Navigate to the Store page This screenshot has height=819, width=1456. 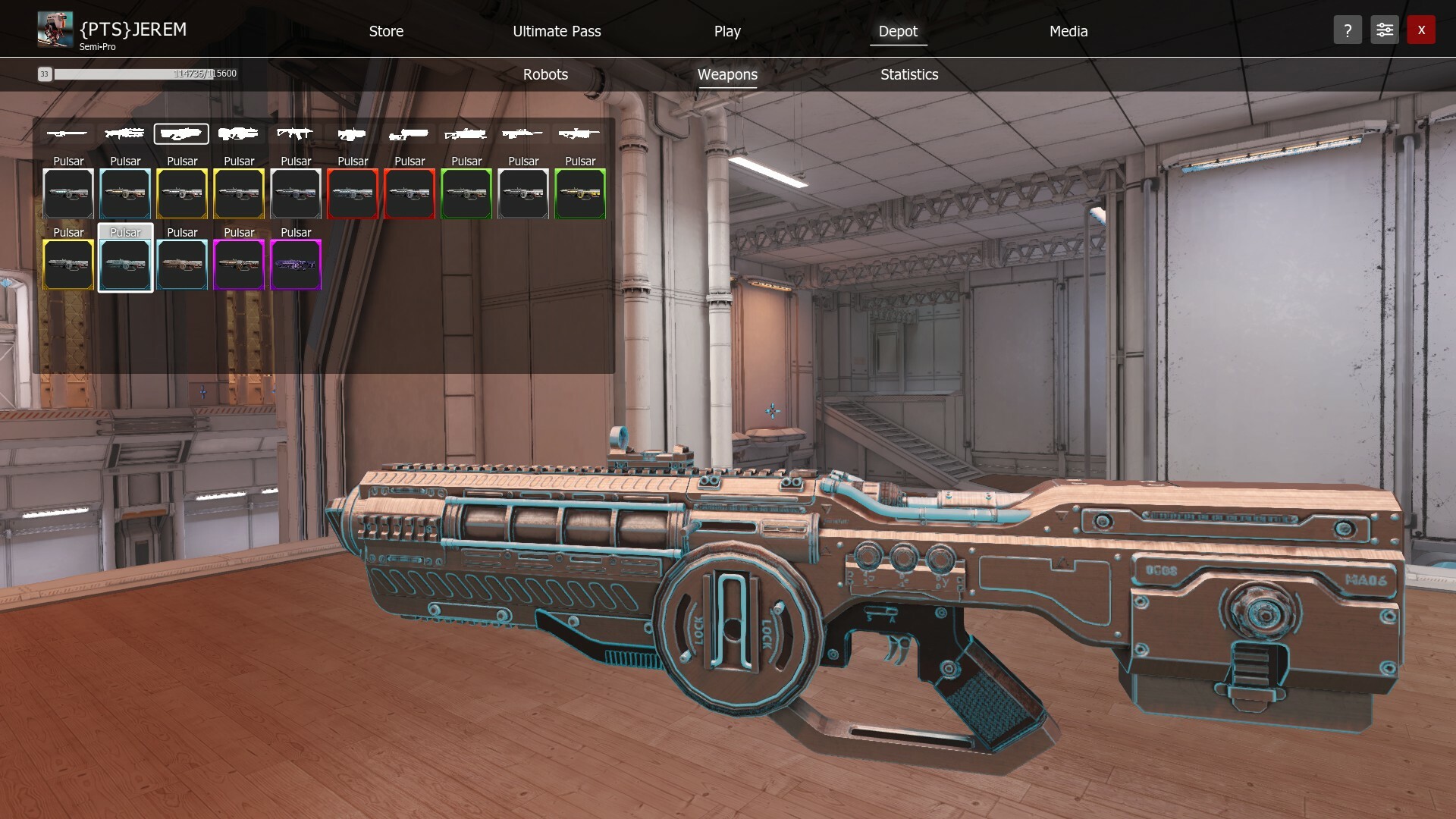pos(386,31)
